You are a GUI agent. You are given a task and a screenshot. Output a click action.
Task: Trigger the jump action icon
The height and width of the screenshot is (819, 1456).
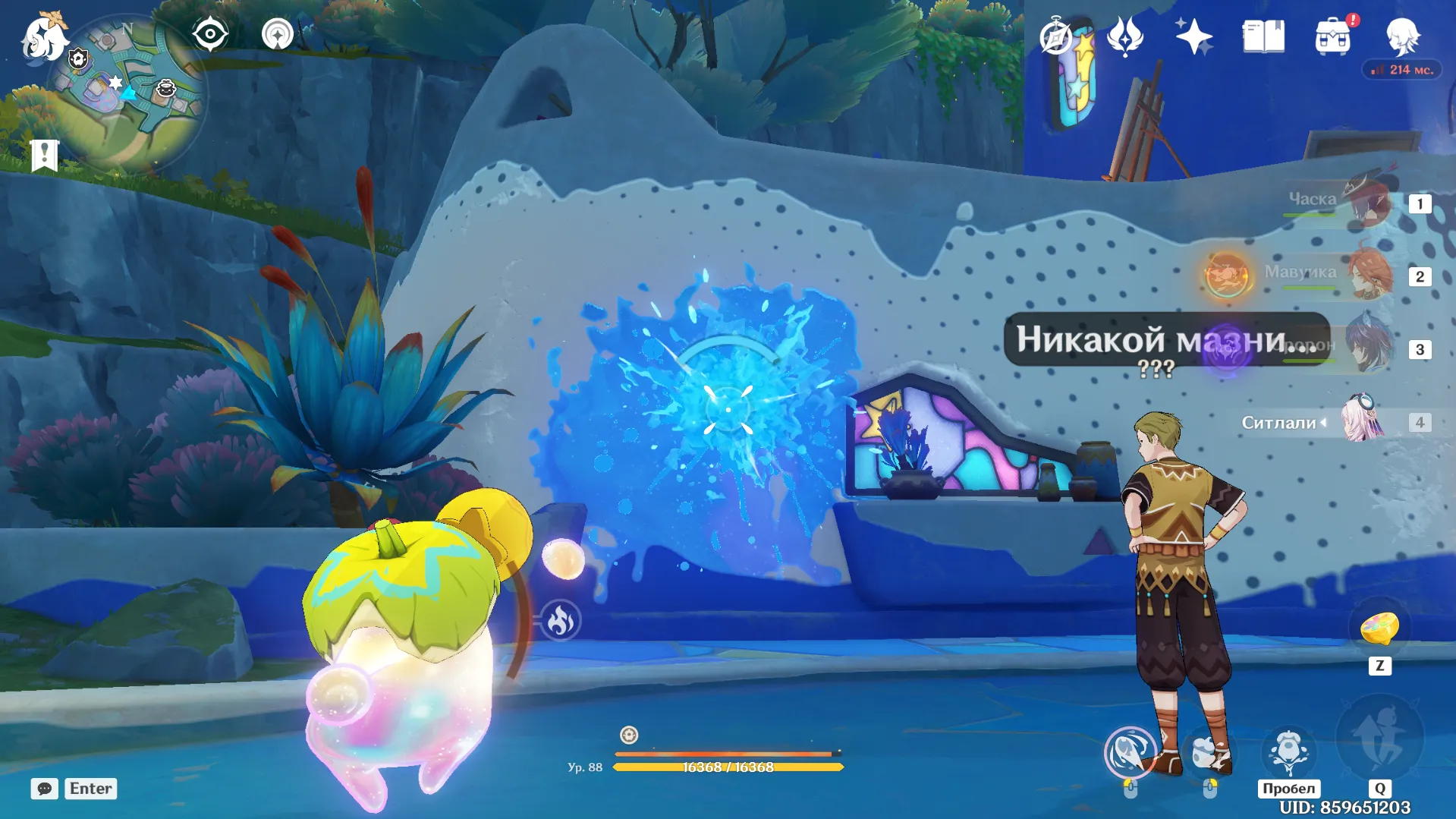coord(1288,751)
